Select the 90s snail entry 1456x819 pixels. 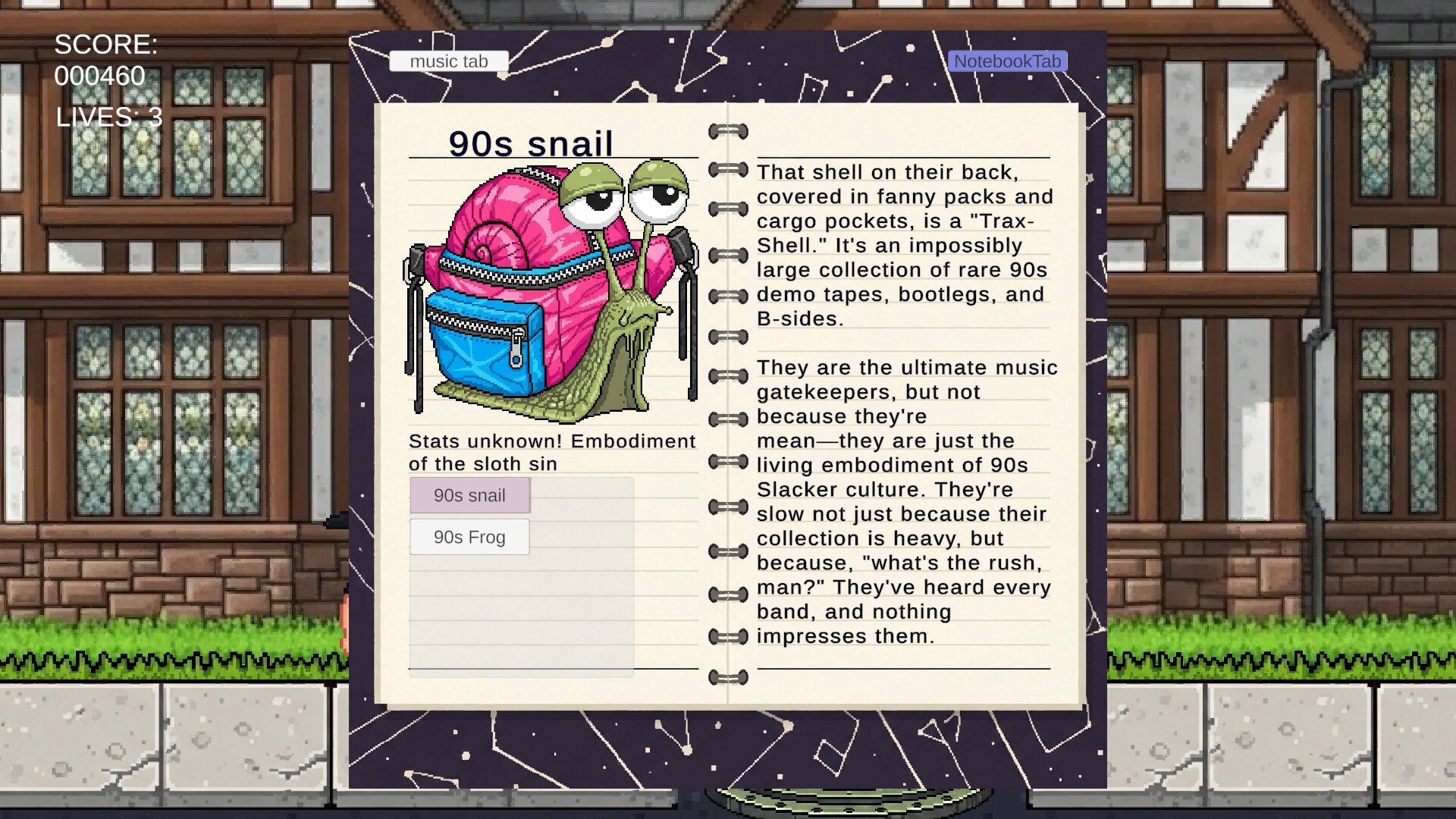(469, 495)
